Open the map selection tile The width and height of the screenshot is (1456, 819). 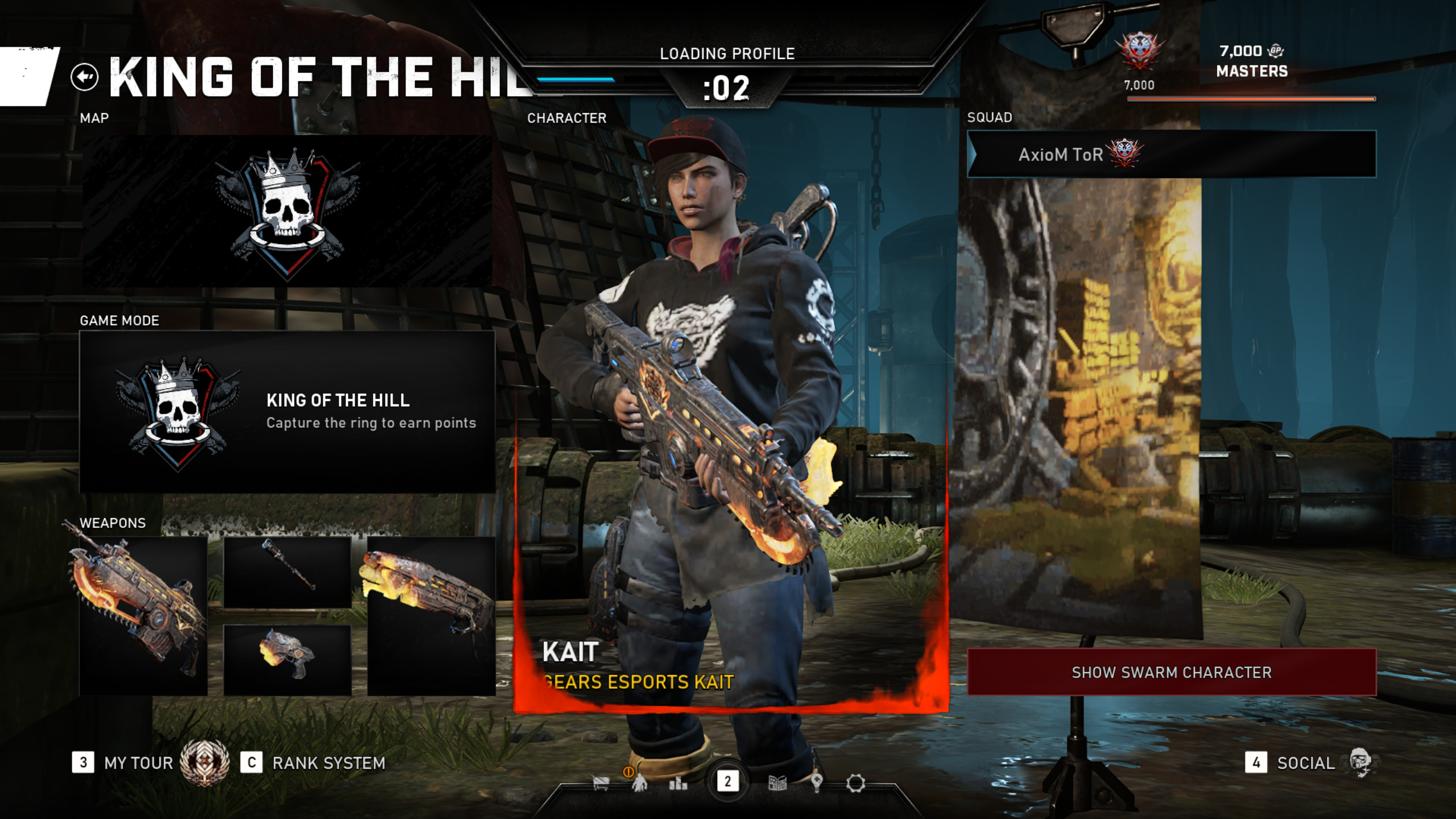(x=287, y=211)
